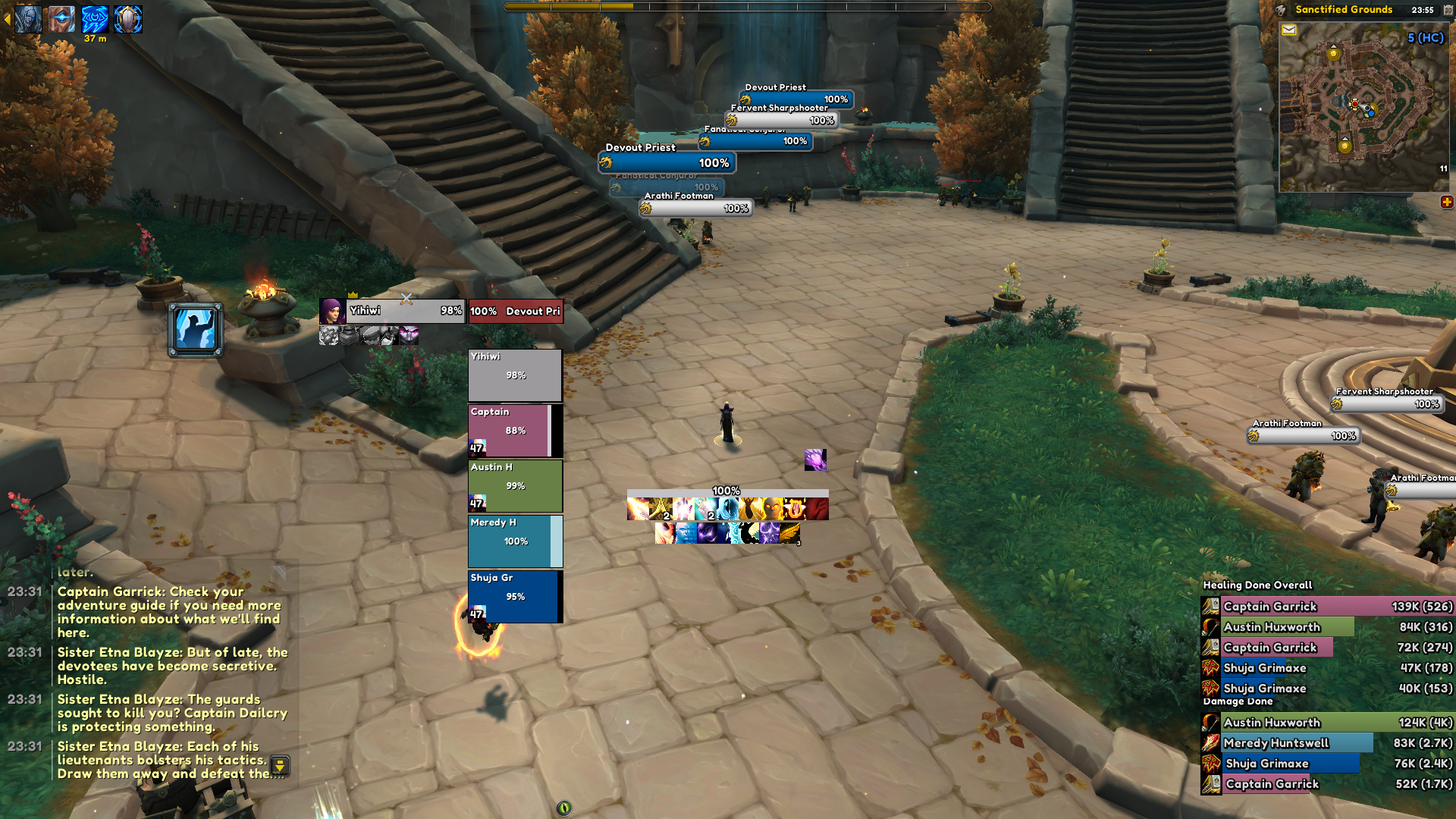The width and height of the screenshot is (1456, 819).
Task: Select Yihiwi's player unit frame portrait
Action: pyautogui.click(x=332, y=311)
